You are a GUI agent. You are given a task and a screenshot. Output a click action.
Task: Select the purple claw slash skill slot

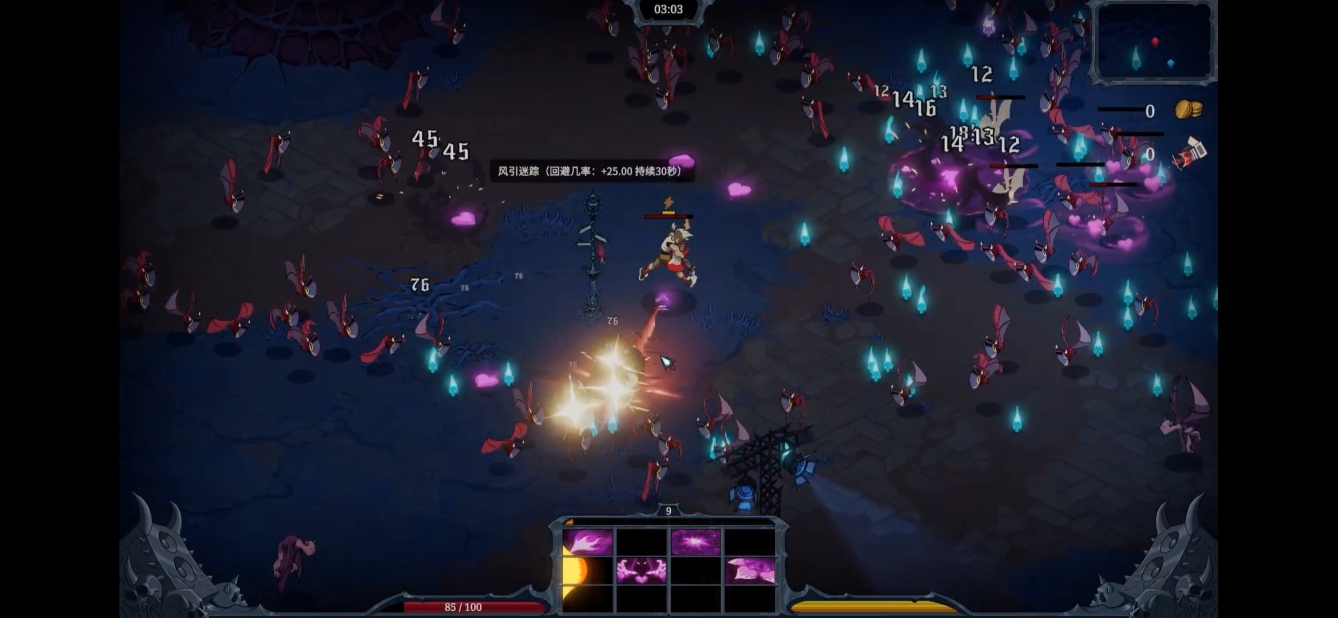pos(587,543)
